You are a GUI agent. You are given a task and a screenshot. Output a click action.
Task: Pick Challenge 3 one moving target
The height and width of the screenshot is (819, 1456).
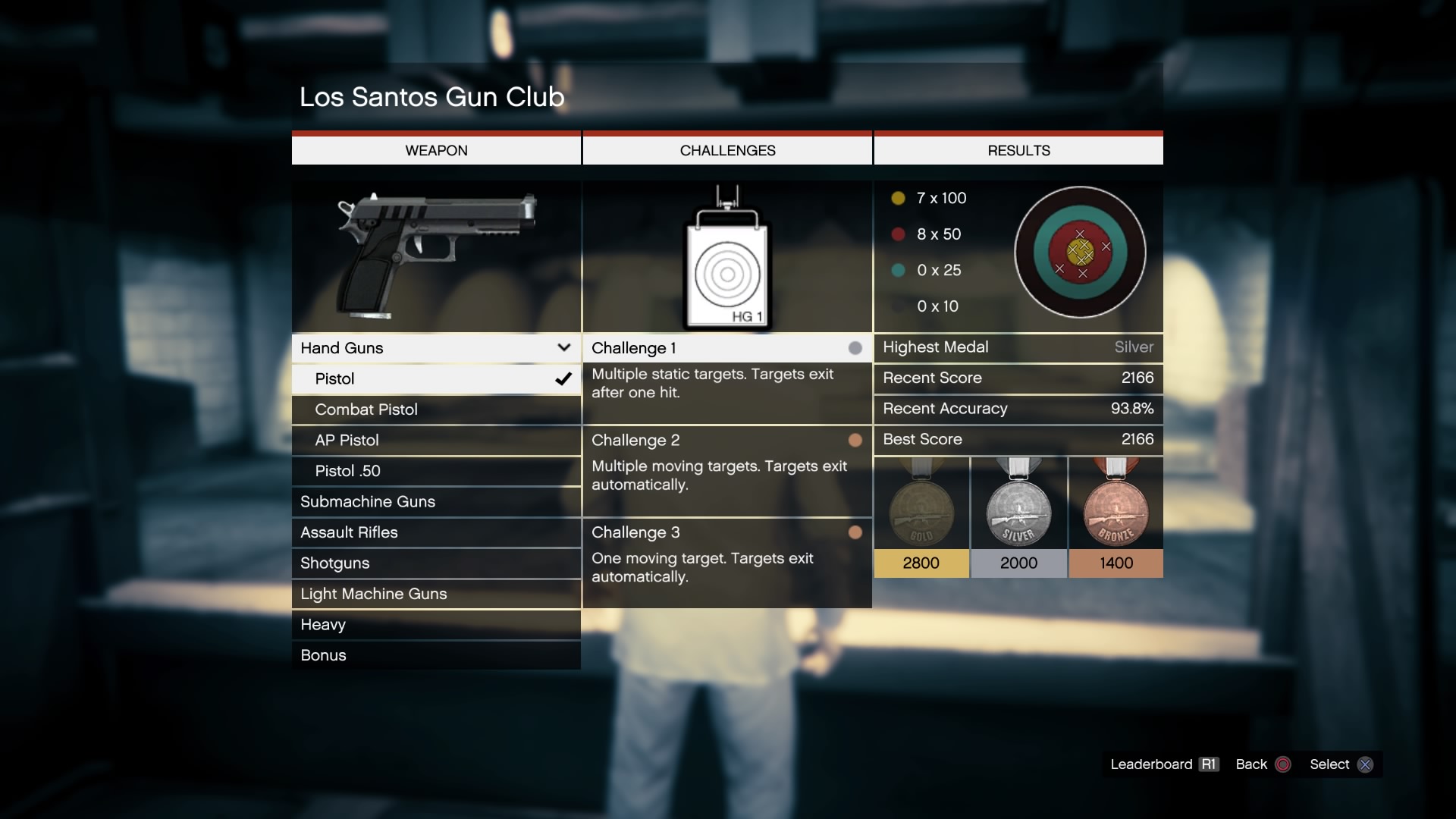(x=726, y=532)
